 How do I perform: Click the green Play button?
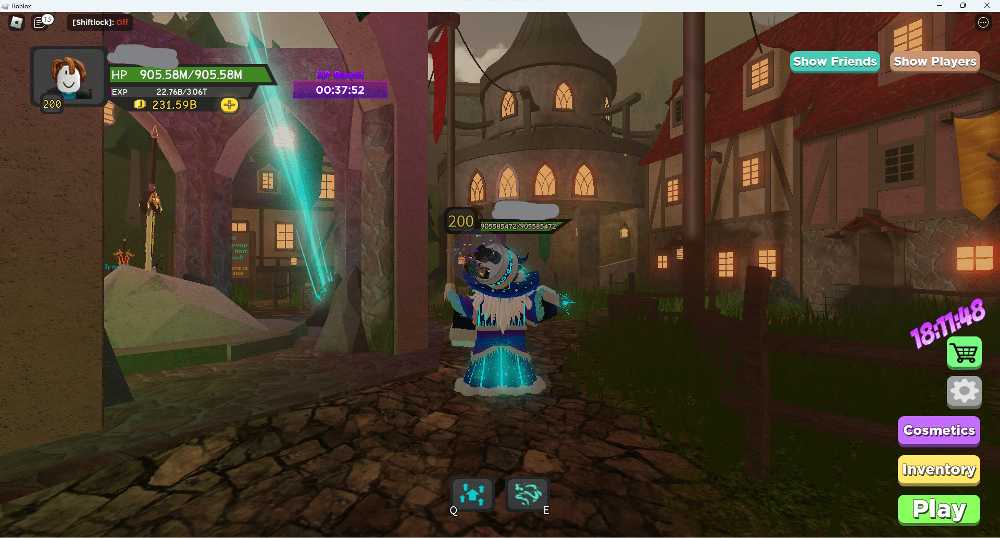[x=938, y=509]
